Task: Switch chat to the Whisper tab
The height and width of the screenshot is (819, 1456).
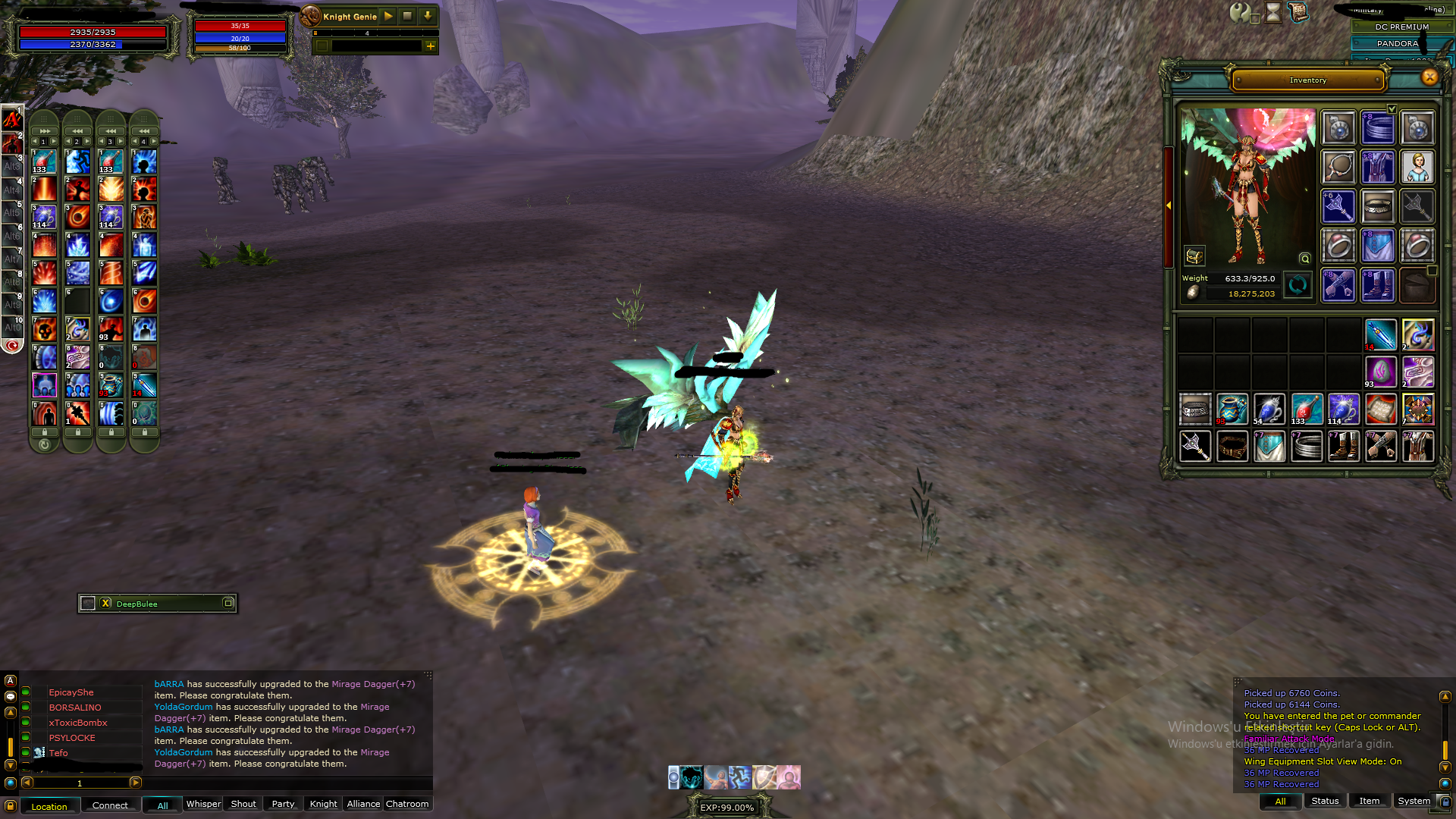Action: pos(203,804)
